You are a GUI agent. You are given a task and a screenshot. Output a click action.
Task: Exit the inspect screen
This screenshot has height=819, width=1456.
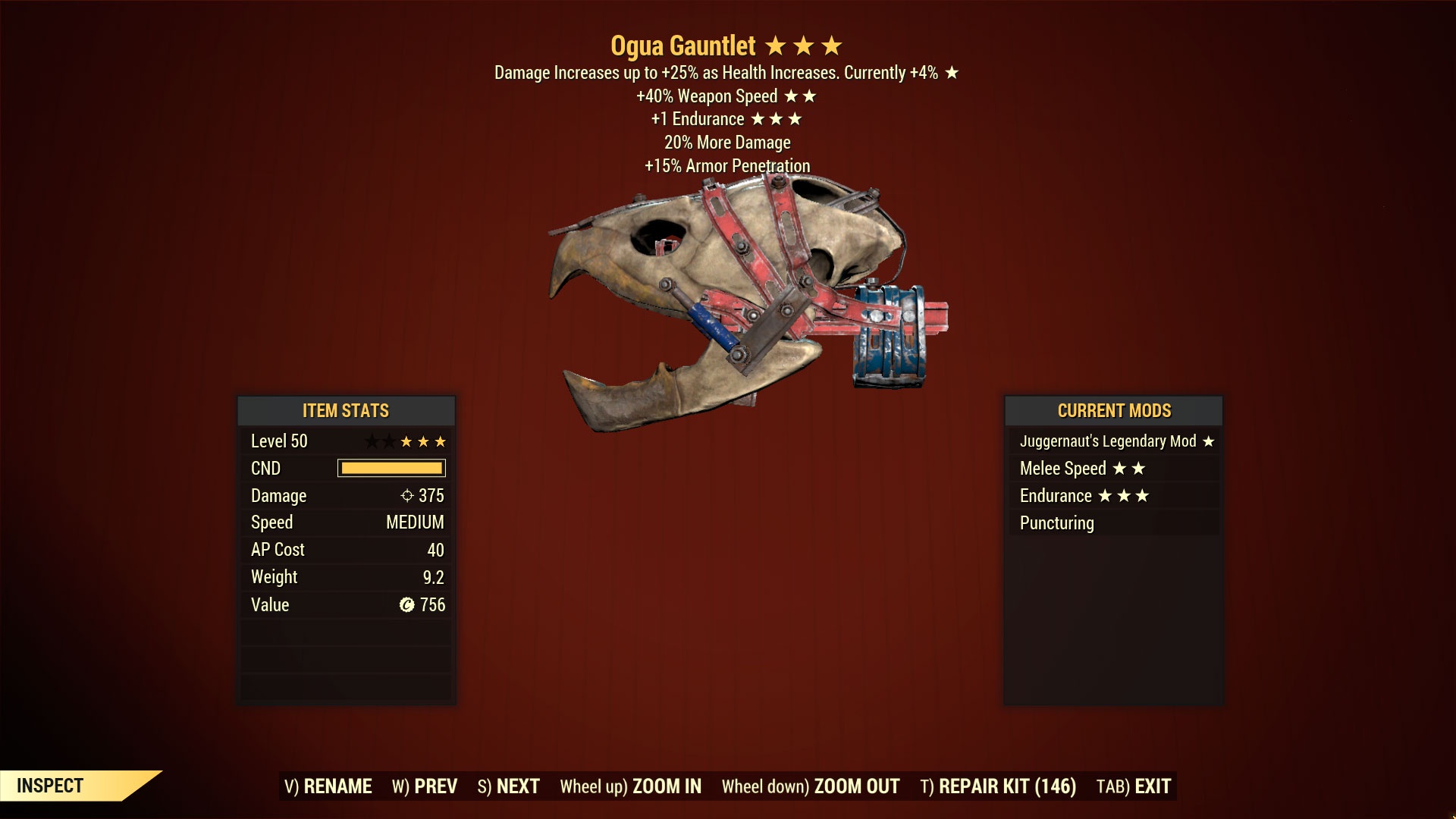[x=1134, y=786]
